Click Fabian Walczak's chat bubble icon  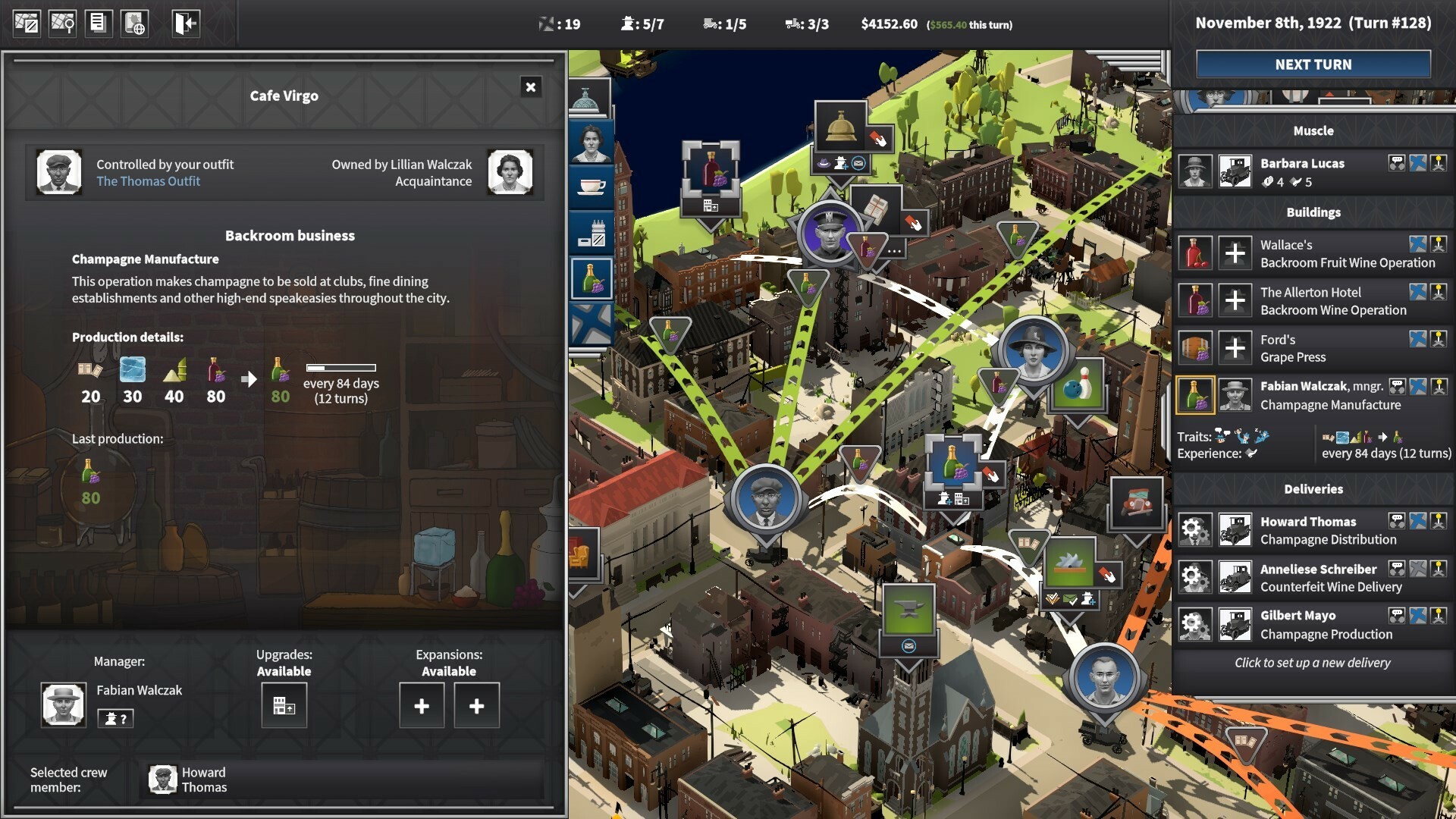click(1399, 386)
